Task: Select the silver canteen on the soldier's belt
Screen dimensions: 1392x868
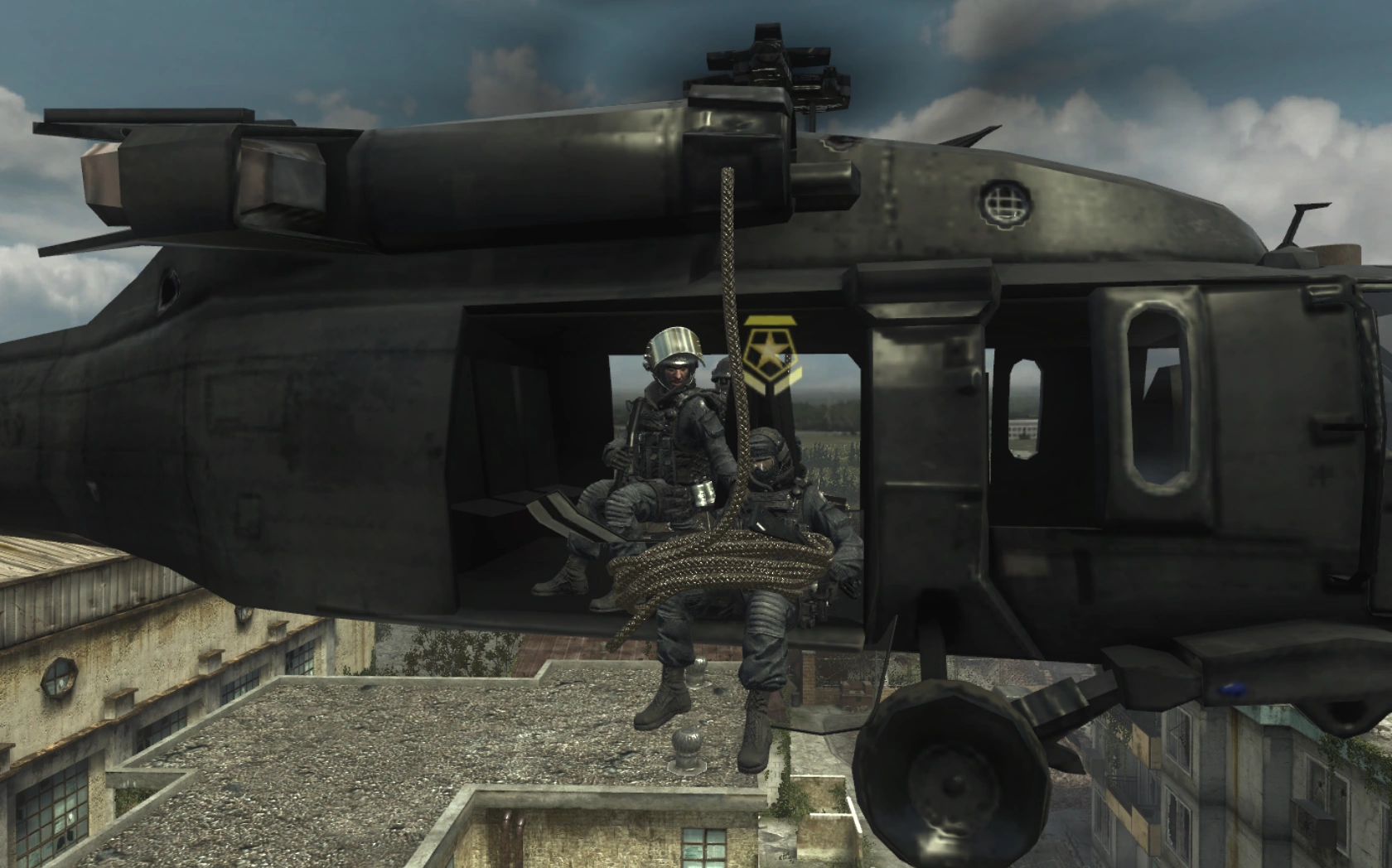Action: 704,493
